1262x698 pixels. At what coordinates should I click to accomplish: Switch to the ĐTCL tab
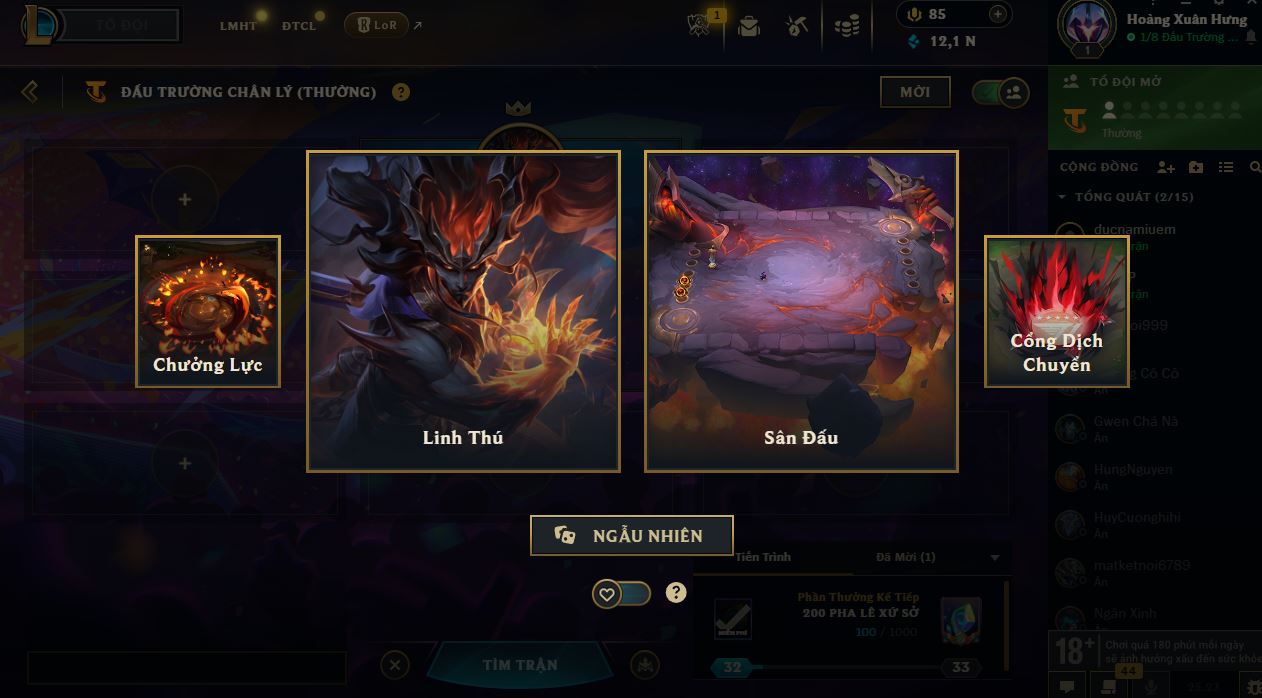[x=299, y=25]
